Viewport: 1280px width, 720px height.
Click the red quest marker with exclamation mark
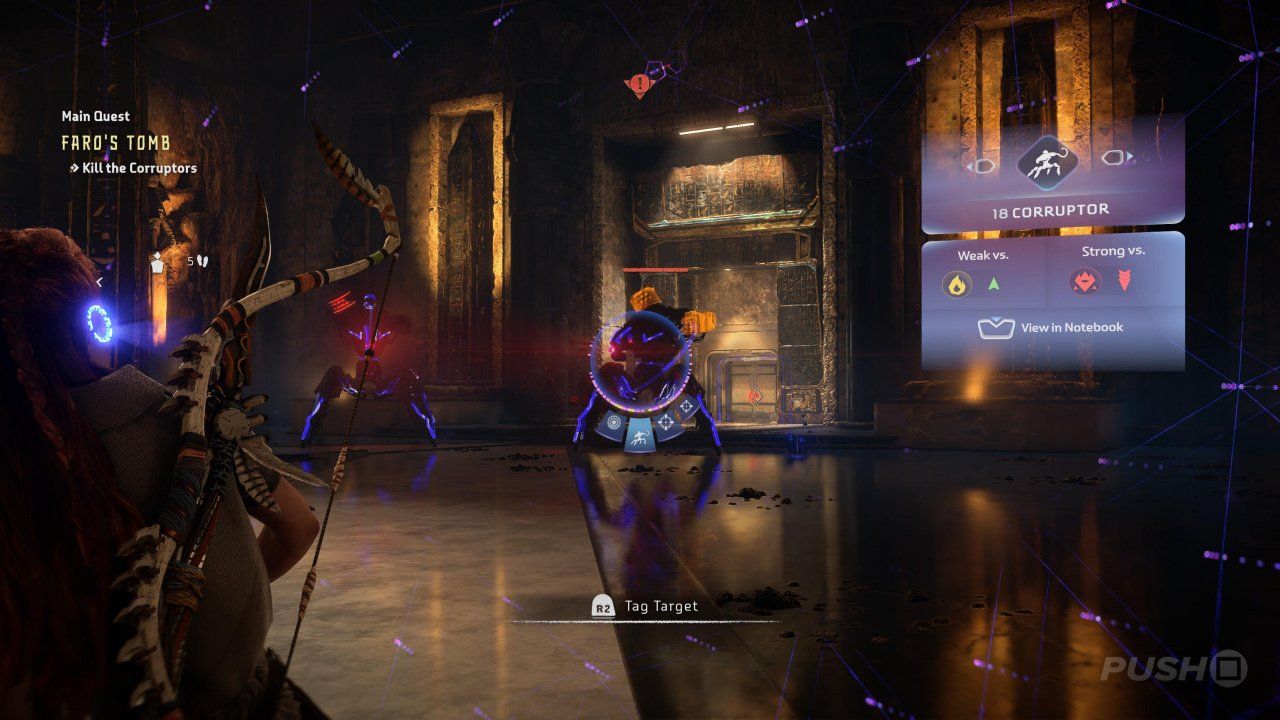[x=637, y=85]
